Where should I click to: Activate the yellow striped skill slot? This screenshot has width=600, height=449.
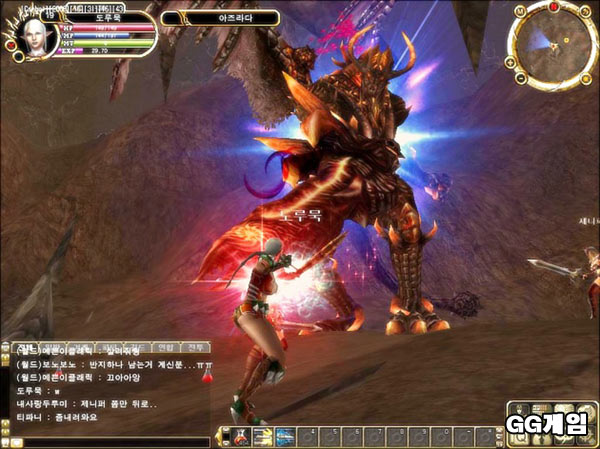coord(263,436)
